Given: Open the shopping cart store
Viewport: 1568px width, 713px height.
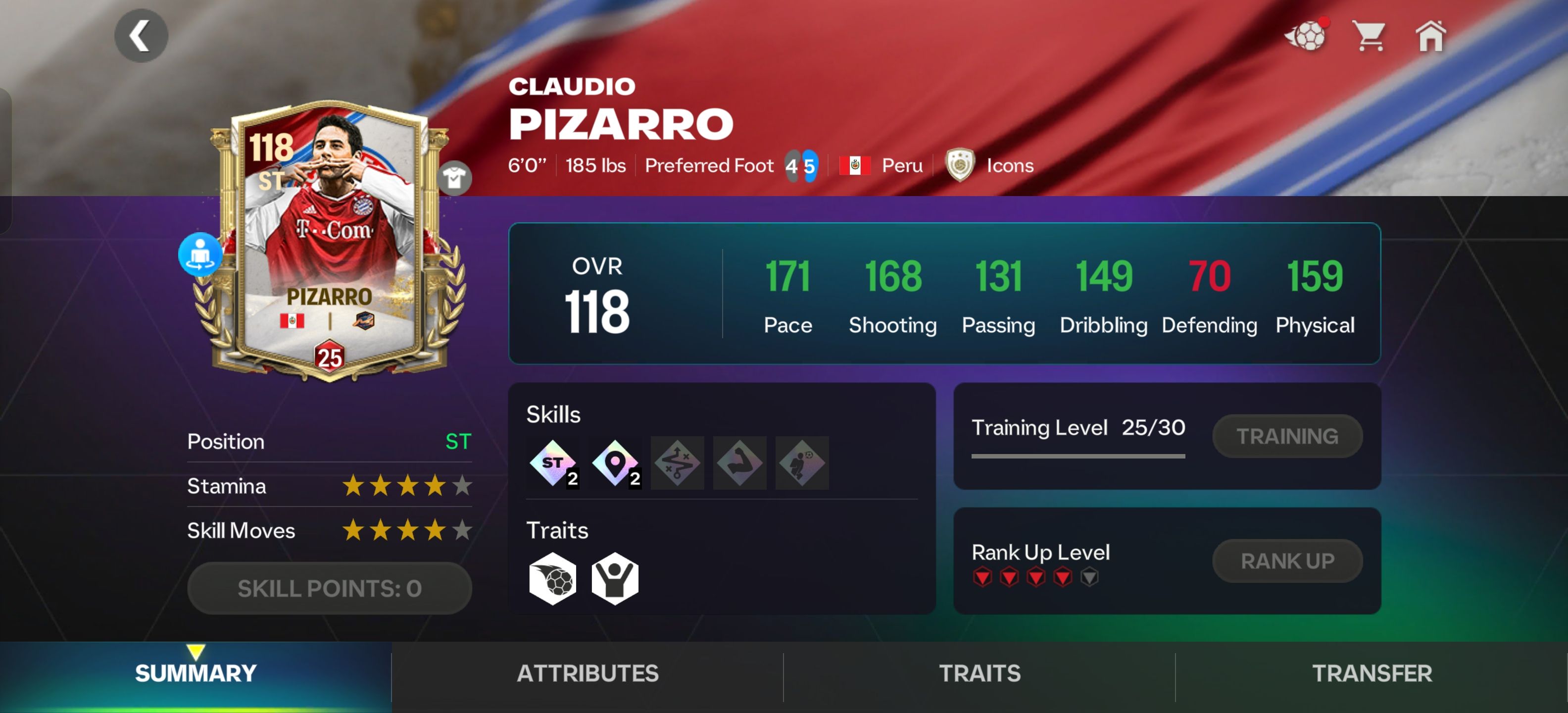Looking at the screenshot, I should pos(1369,36).
